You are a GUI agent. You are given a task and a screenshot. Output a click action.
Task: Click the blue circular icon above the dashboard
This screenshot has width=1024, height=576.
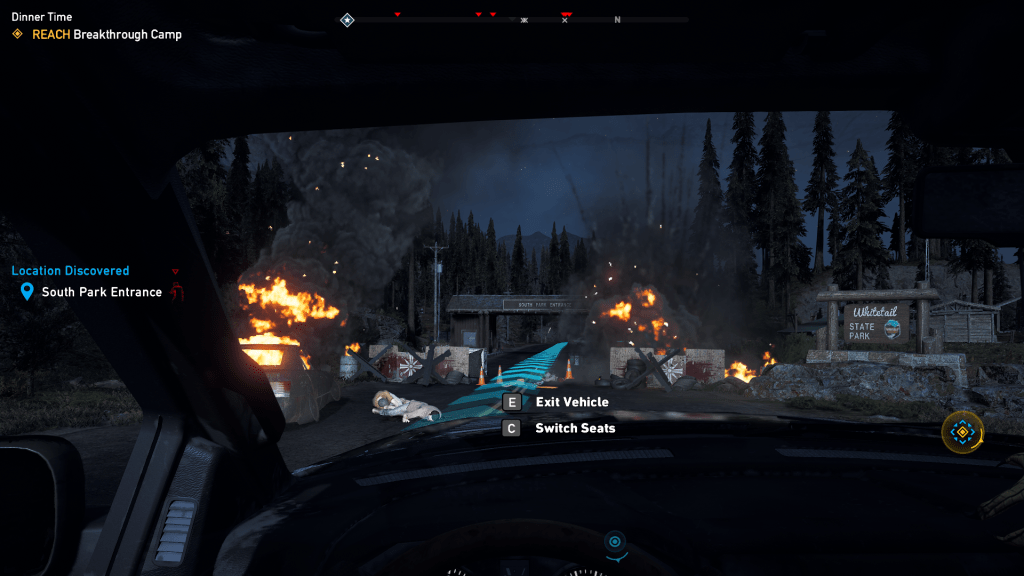coord(615,542)
